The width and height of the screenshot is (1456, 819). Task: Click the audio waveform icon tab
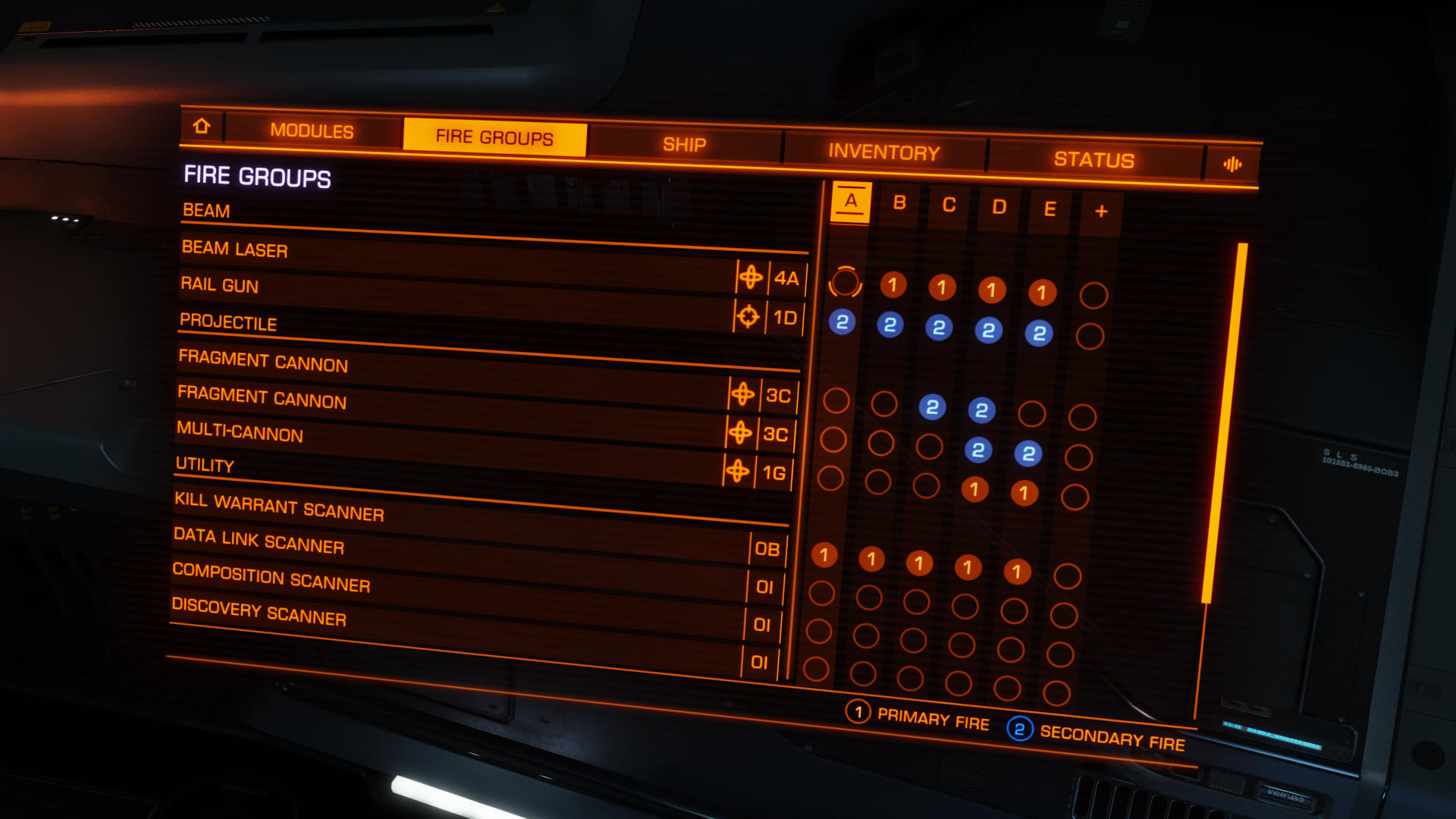[x=1232, y=164]
